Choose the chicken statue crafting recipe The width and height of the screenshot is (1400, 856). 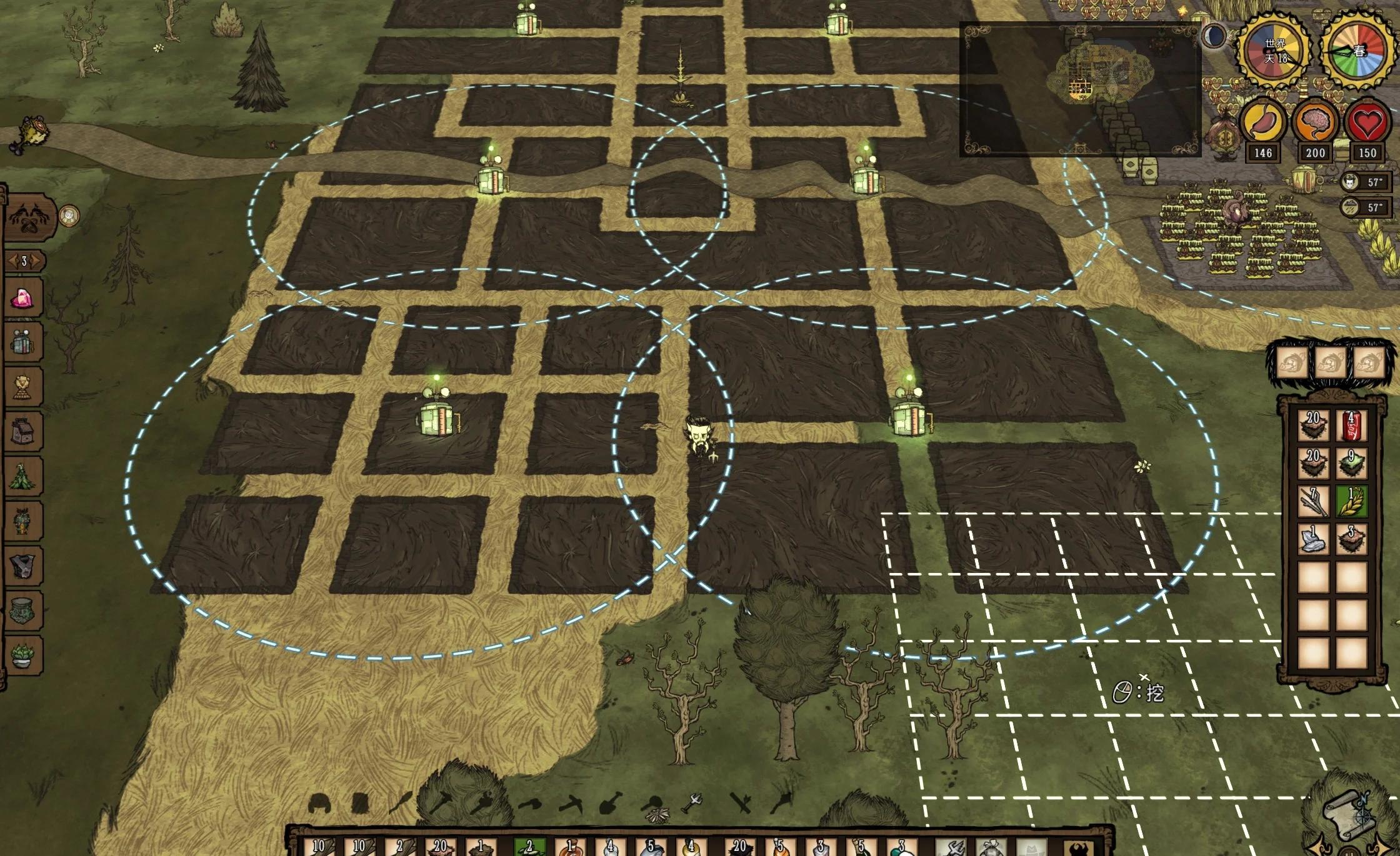pos(22,387)
